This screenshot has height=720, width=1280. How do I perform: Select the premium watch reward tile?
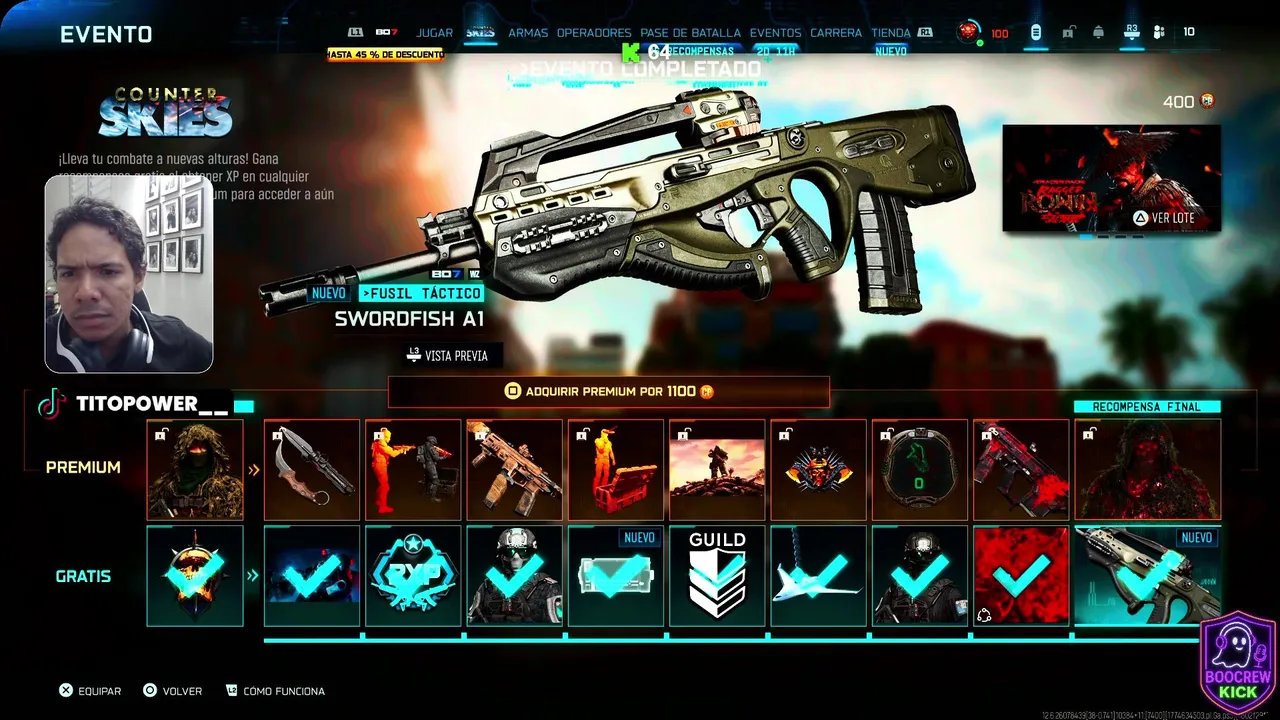click(x=920, y=469)
